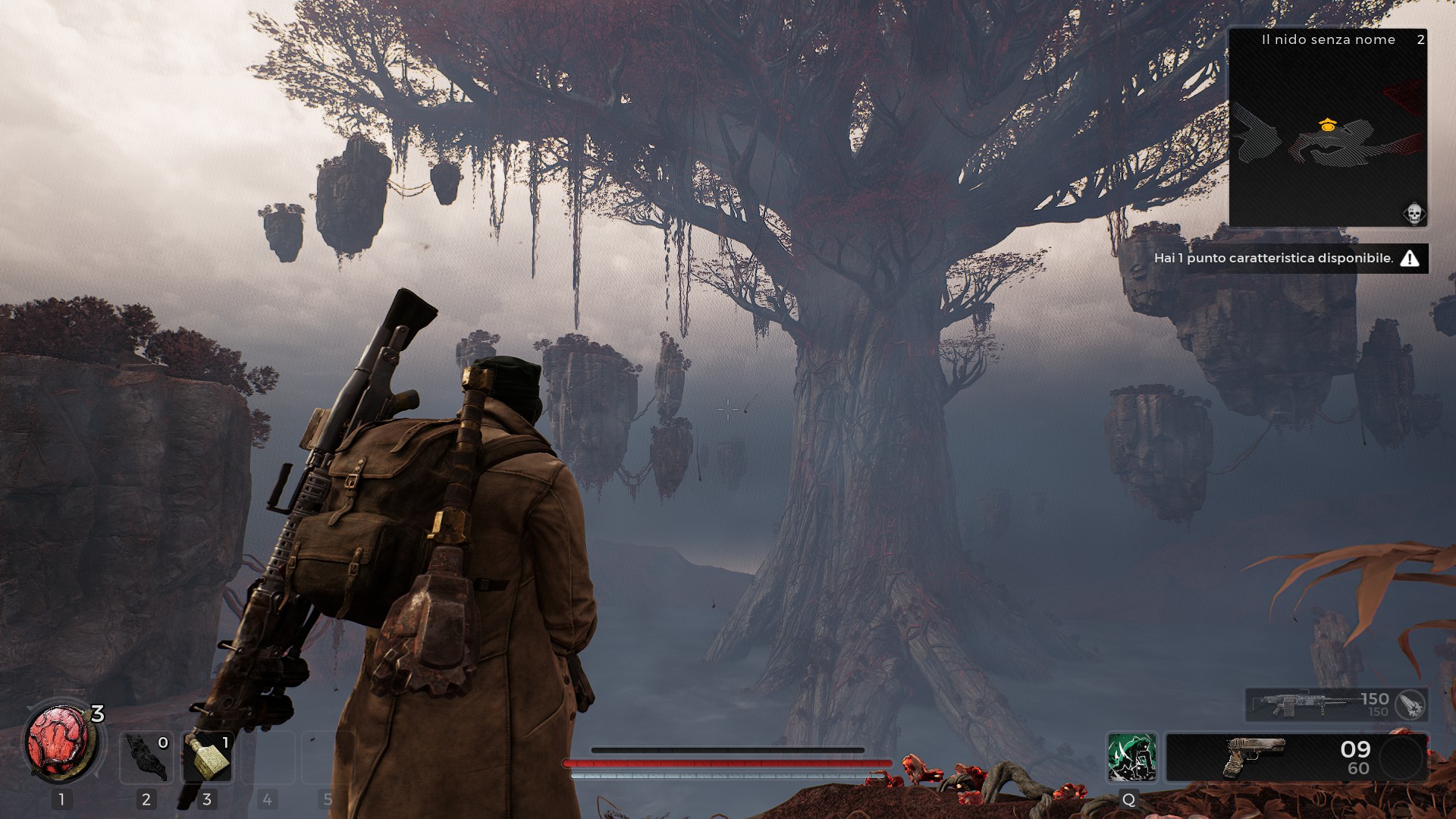Click the yellow player marker on the minimap

click(1327, 126)
